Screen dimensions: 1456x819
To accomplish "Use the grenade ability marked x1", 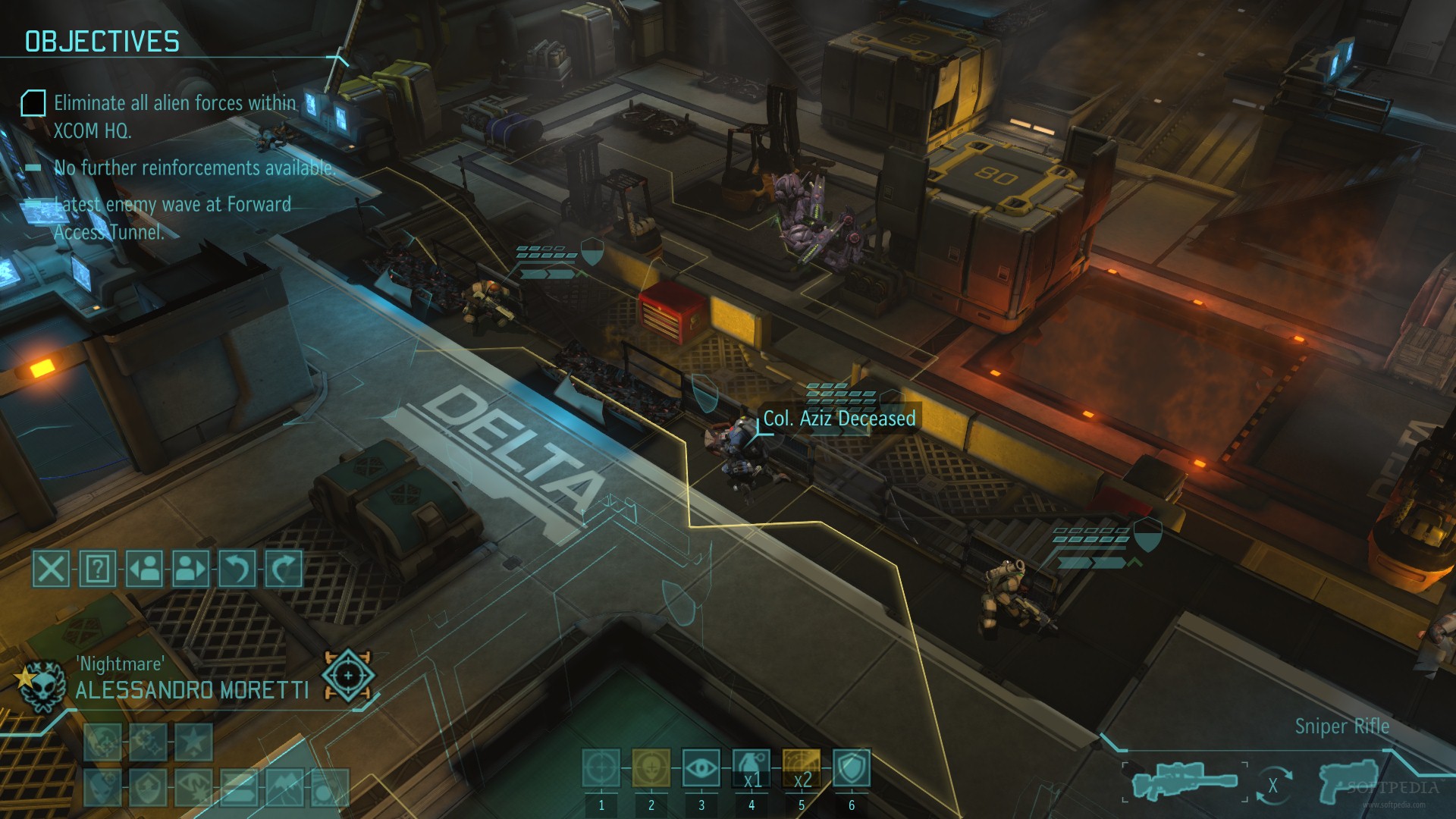I will 752,768.
